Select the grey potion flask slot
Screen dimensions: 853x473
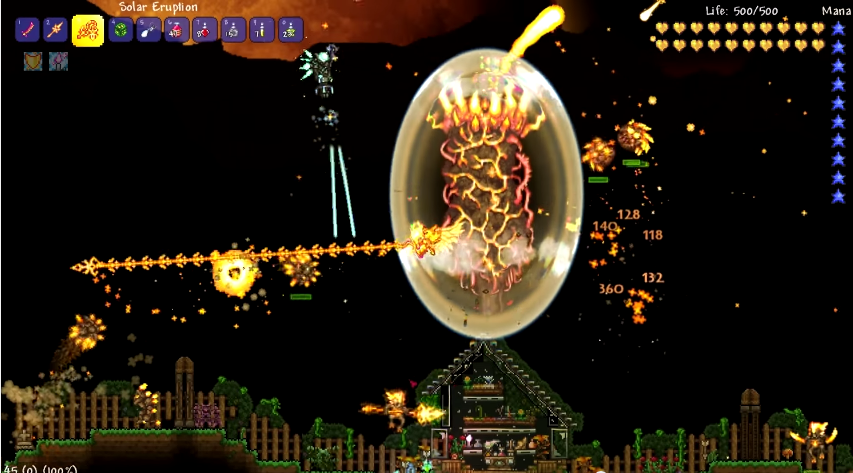(x=234, y=30)
